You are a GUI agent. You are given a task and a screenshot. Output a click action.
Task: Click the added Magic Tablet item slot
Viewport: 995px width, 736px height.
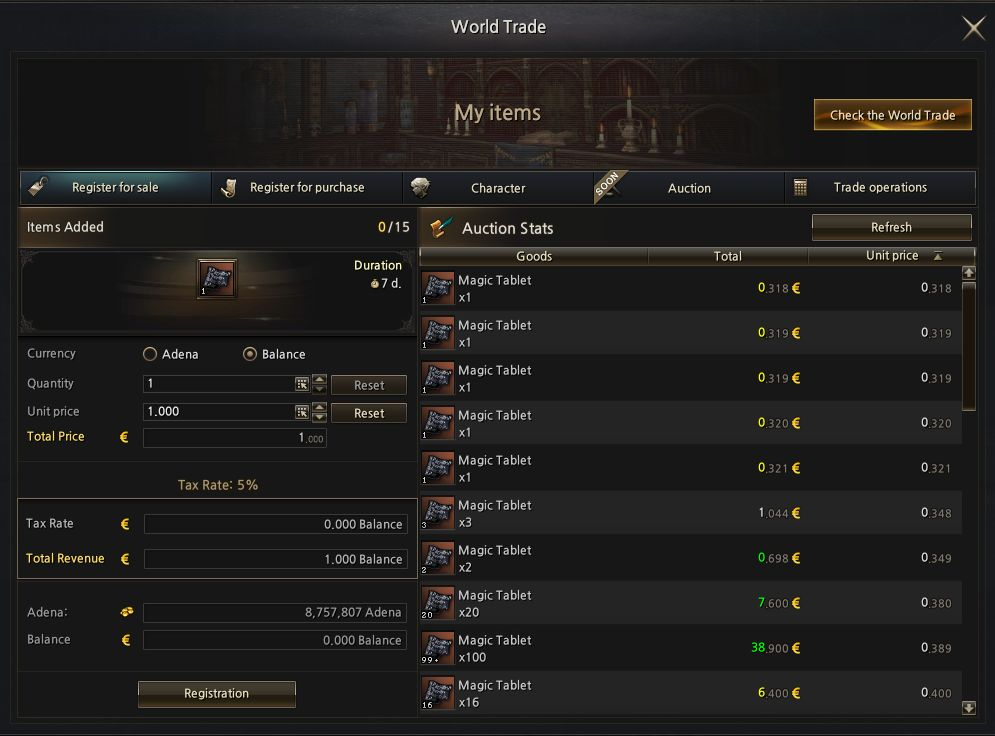pos(217,279)
